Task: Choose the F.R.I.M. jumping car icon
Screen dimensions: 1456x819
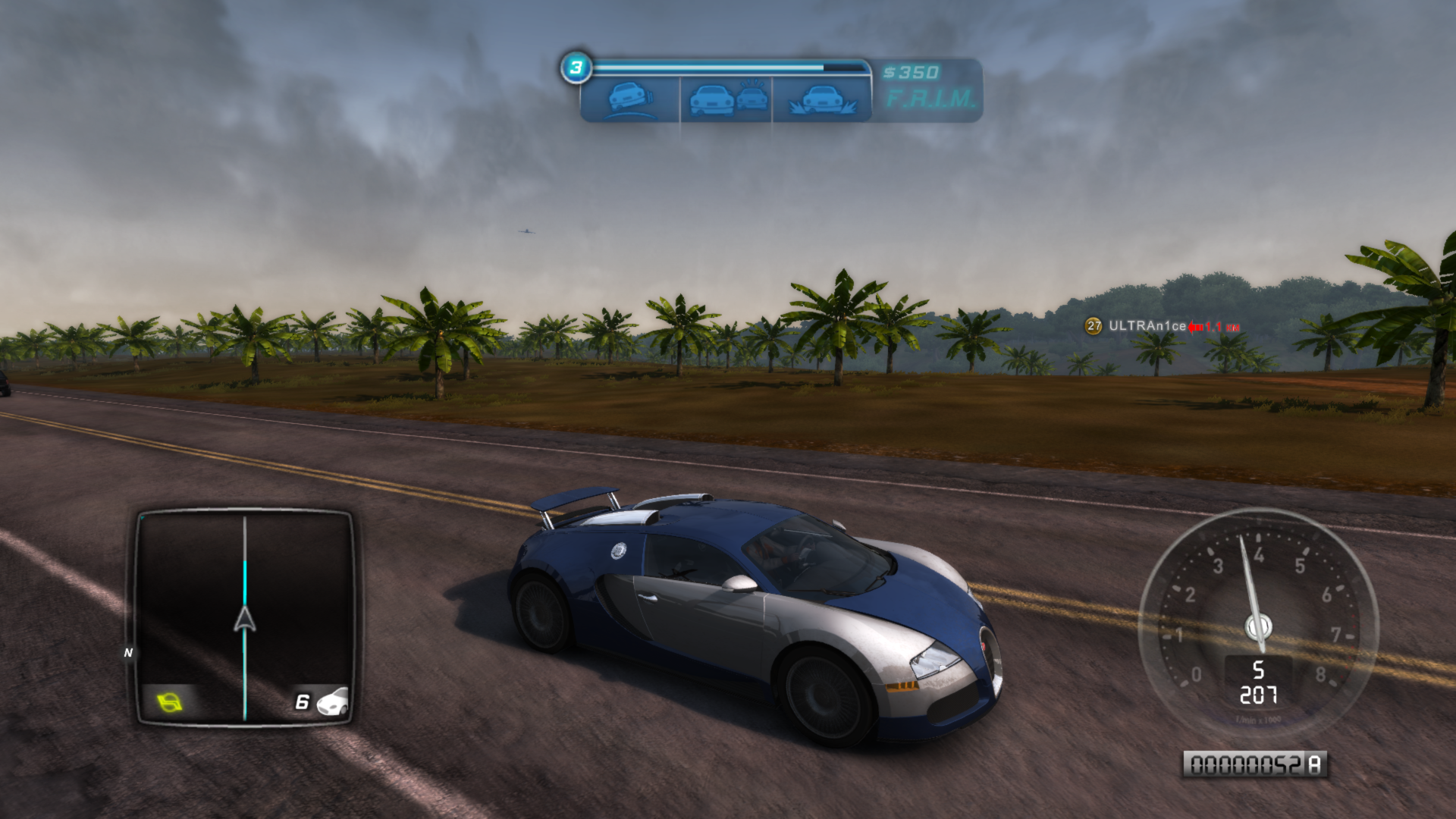Action: (x=822, y=99)
